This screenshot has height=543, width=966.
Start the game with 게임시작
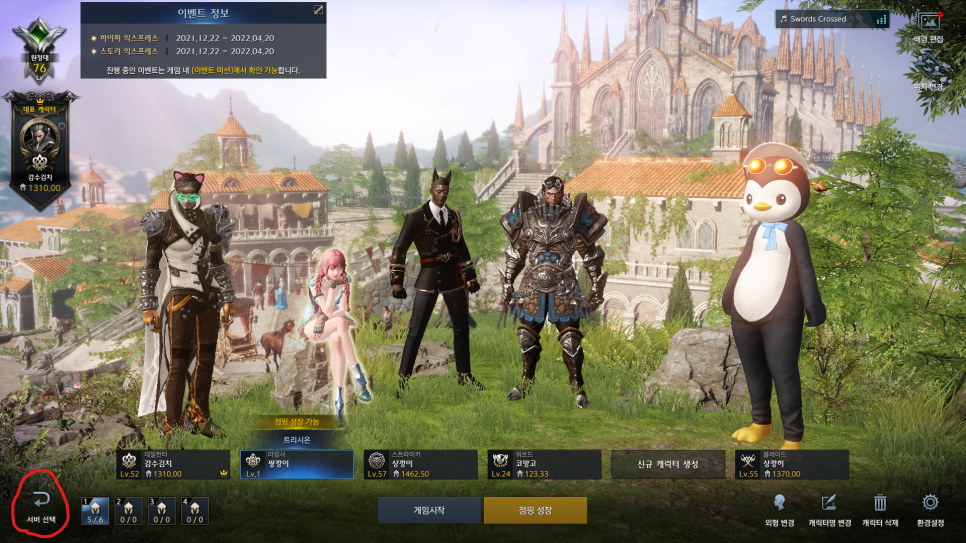click(x=428, y=510)
